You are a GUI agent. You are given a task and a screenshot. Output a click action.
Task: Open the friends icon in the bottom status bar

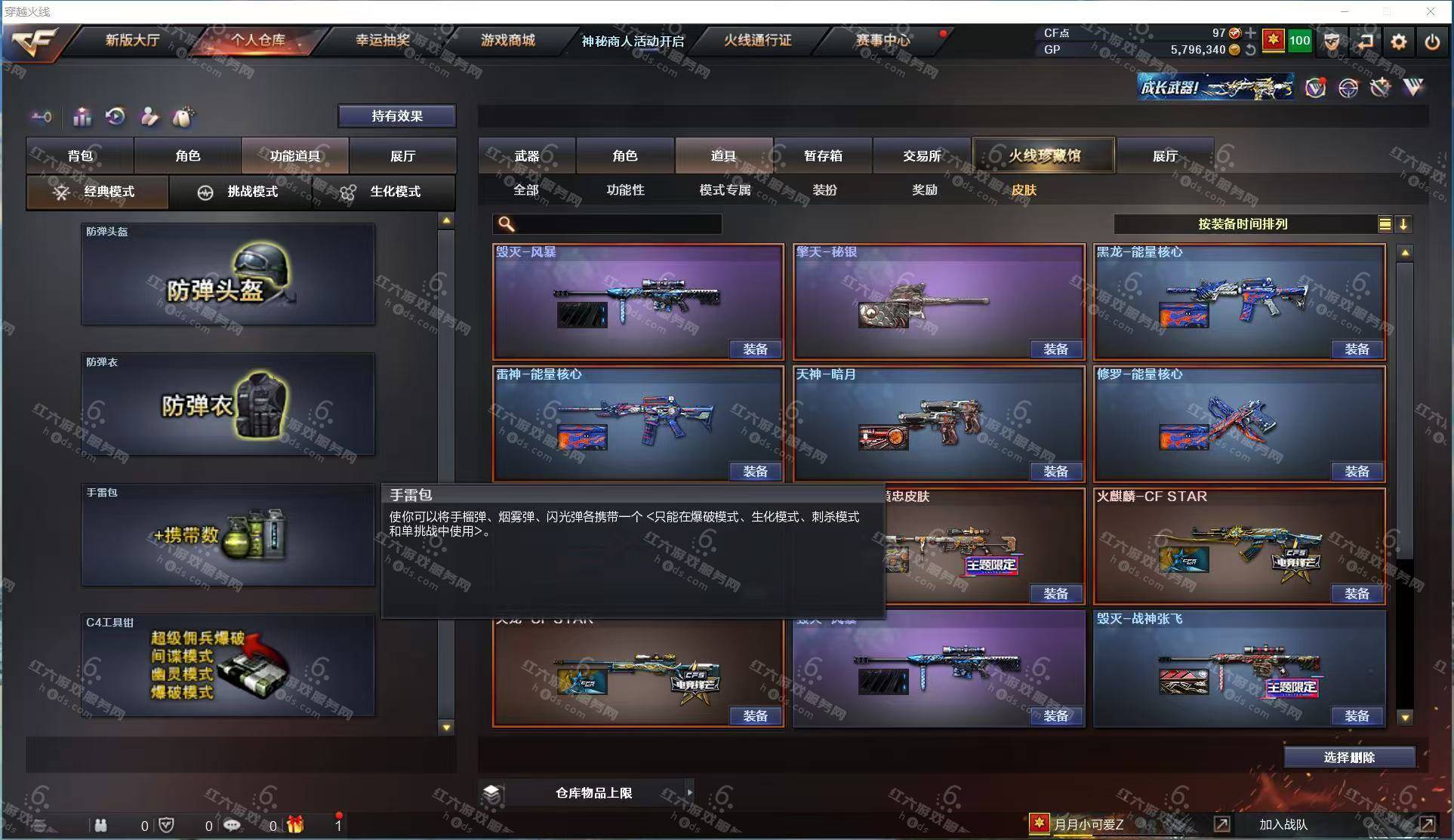coord(101,825)
